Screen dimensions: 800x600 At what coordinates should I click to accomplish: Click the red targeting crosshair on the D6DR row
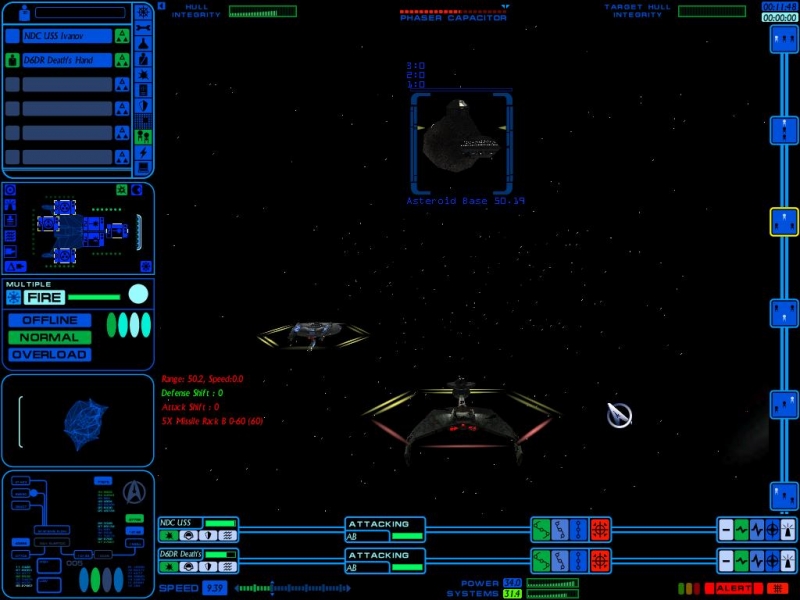(x=600, y=560)
